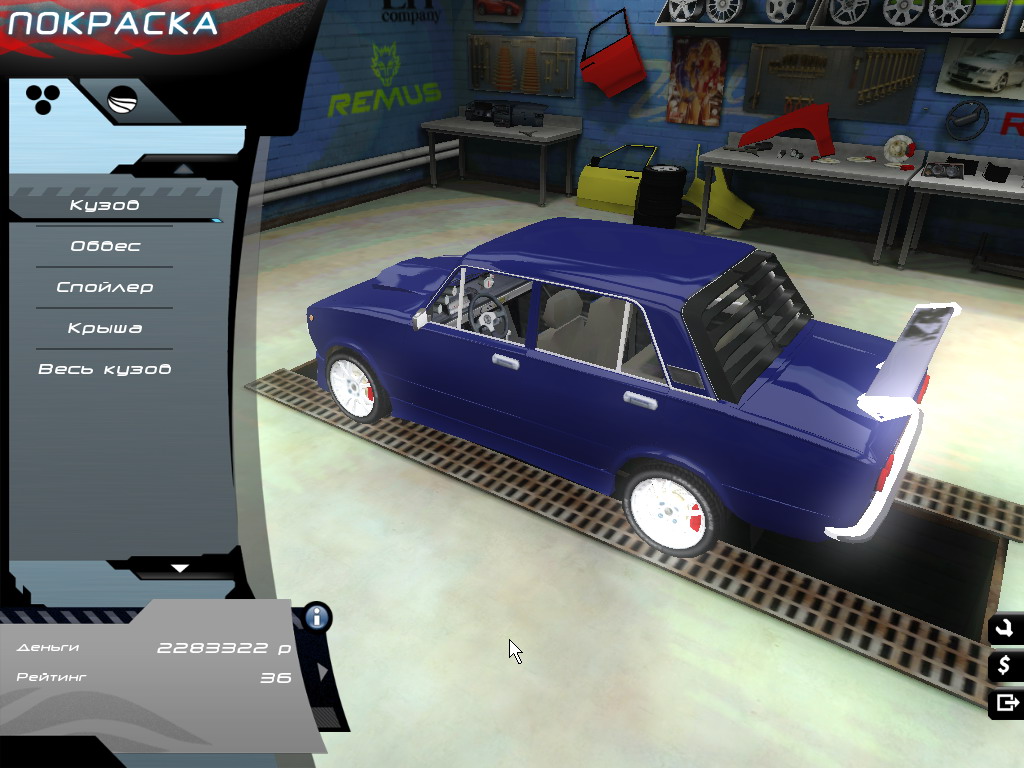Viewport: 1024px width, 768px height.
Task: Open the wrench tuning button
Action: click(1004, 629)
